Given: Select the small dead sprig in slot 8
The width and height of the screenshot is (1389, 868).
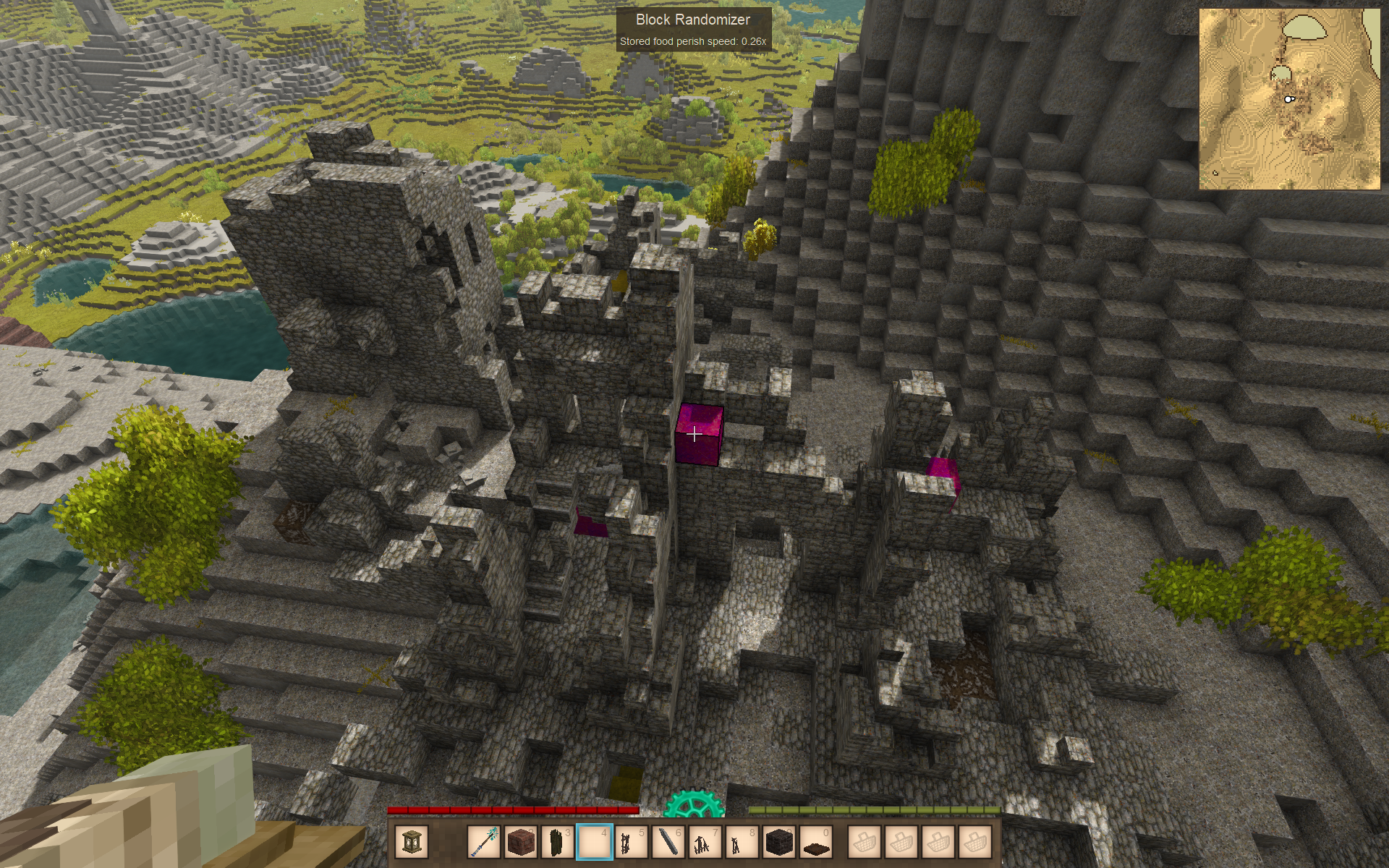Looking at the screenshot, I should click(x=742, y=842).
